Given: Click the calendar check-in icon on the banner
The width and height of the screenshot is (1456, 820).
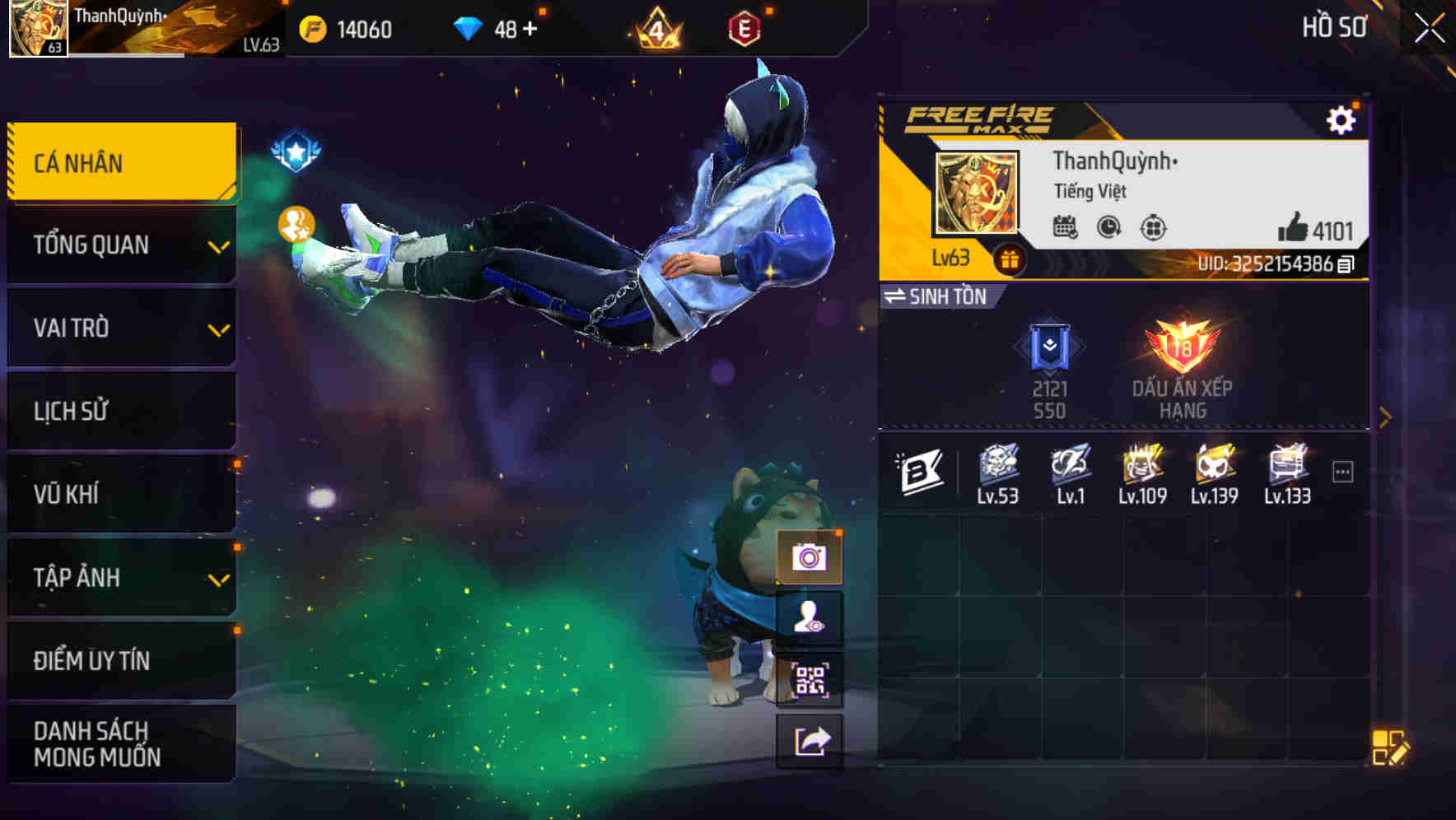Looking at the screenshot, I should (x=1066, y=228).
